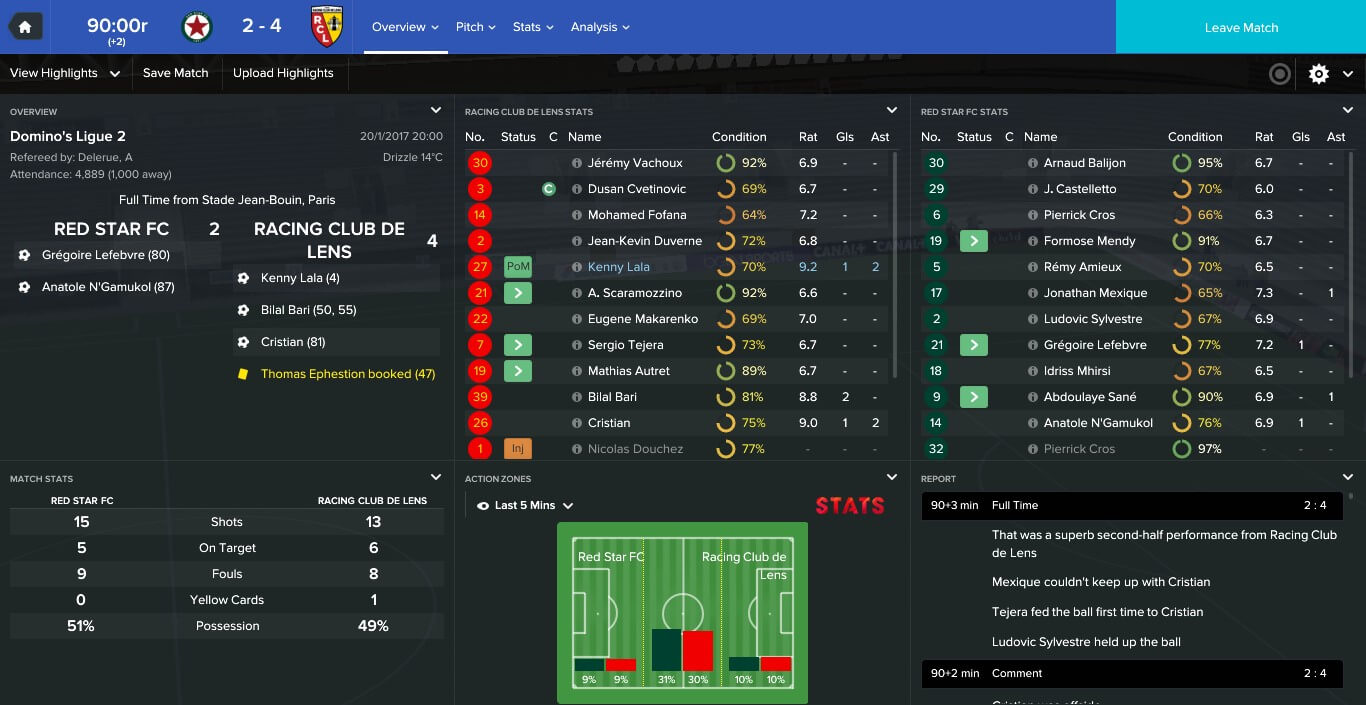View Grégoire Lefebvre in Red Star stats

tap(1094, 345)
